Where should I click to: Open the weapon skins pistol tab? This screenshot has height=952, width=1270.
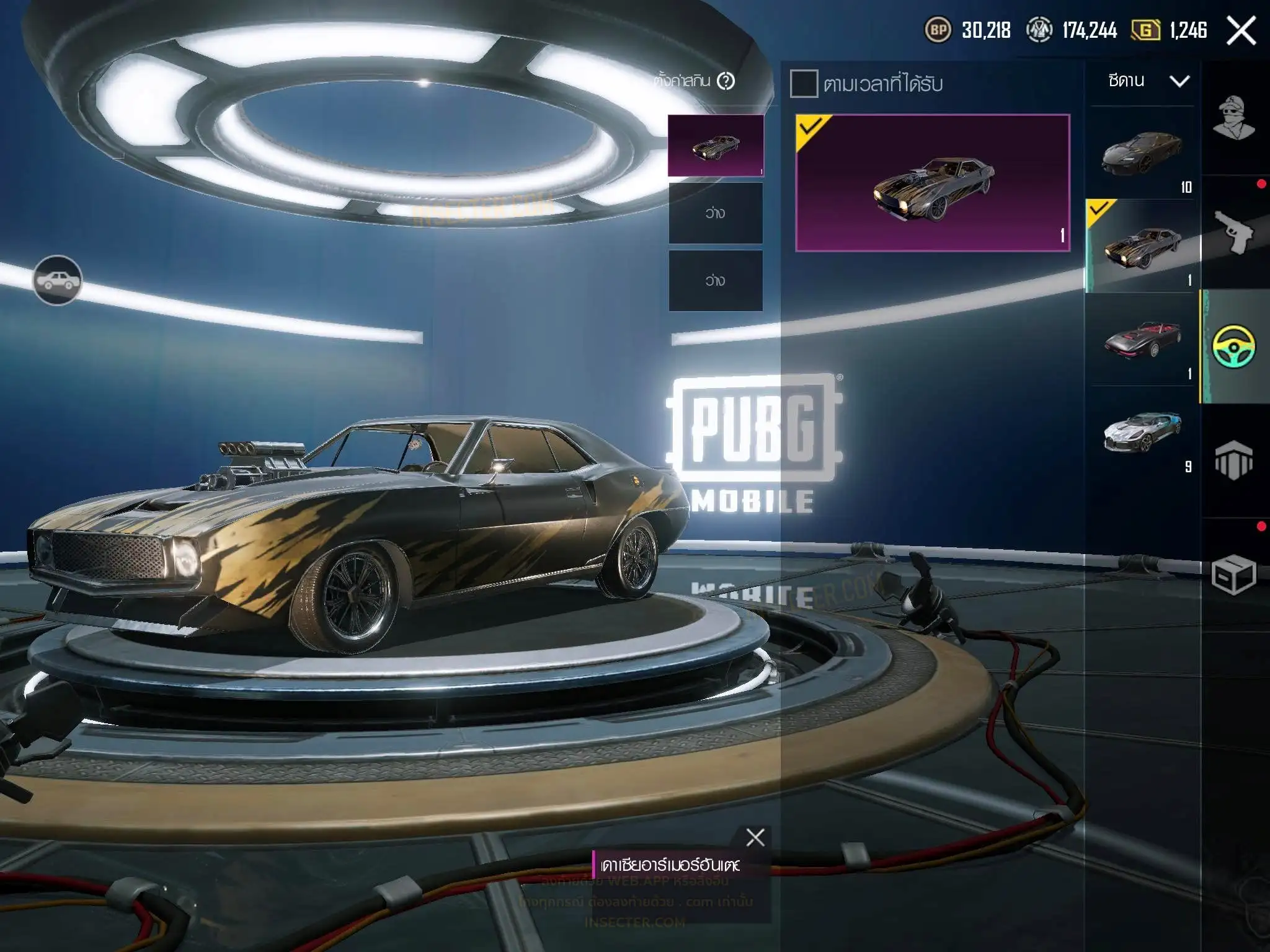pos(1233,232)
